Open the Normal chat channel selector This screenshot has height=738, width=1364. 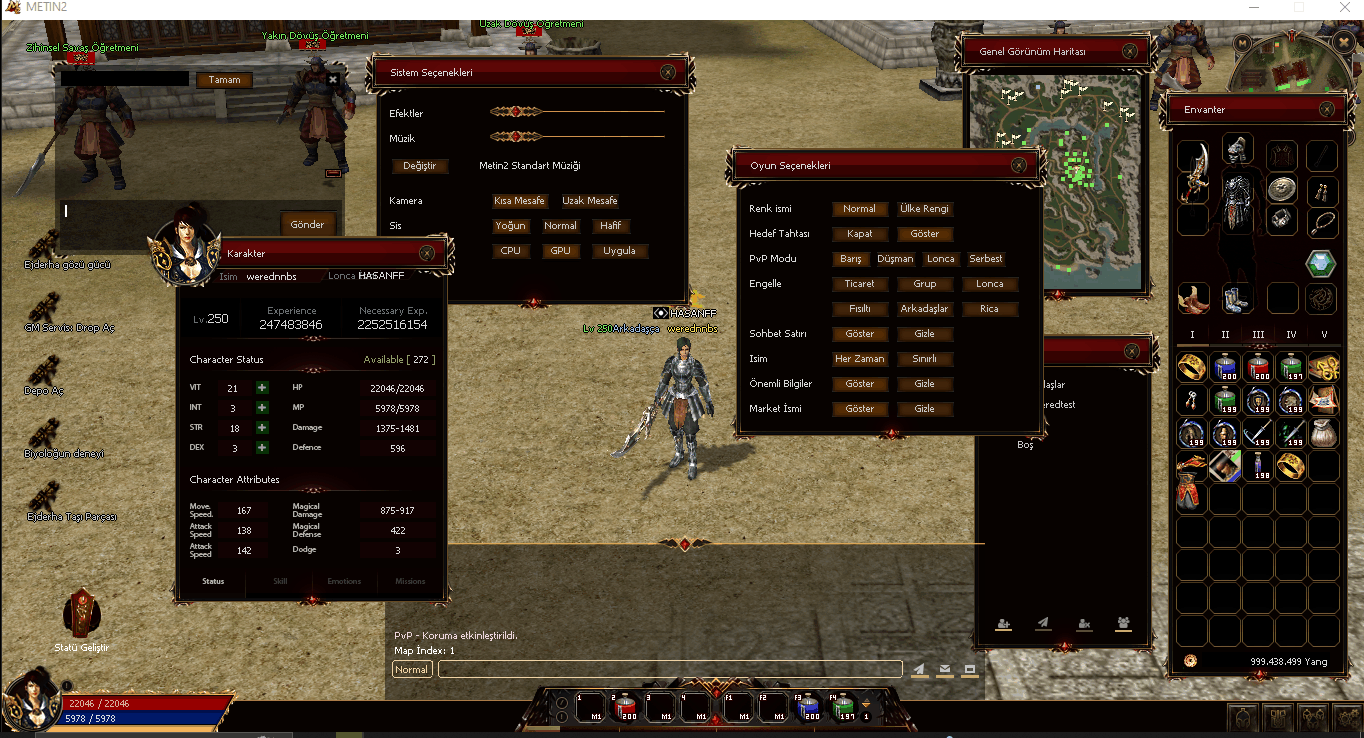[411, 669]
